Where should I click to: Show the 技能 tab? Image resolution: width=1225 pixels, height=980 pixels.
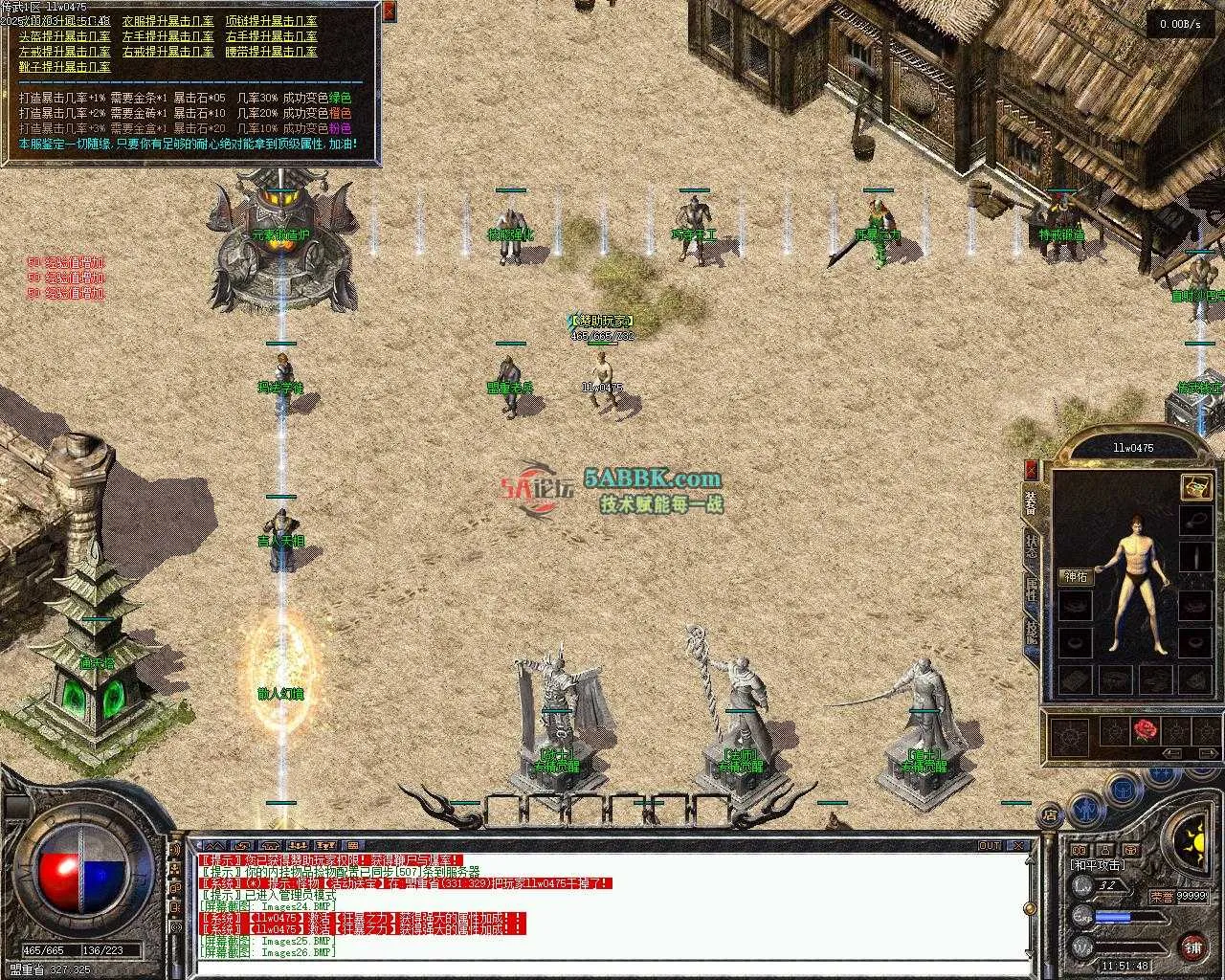click(1032, 632)
